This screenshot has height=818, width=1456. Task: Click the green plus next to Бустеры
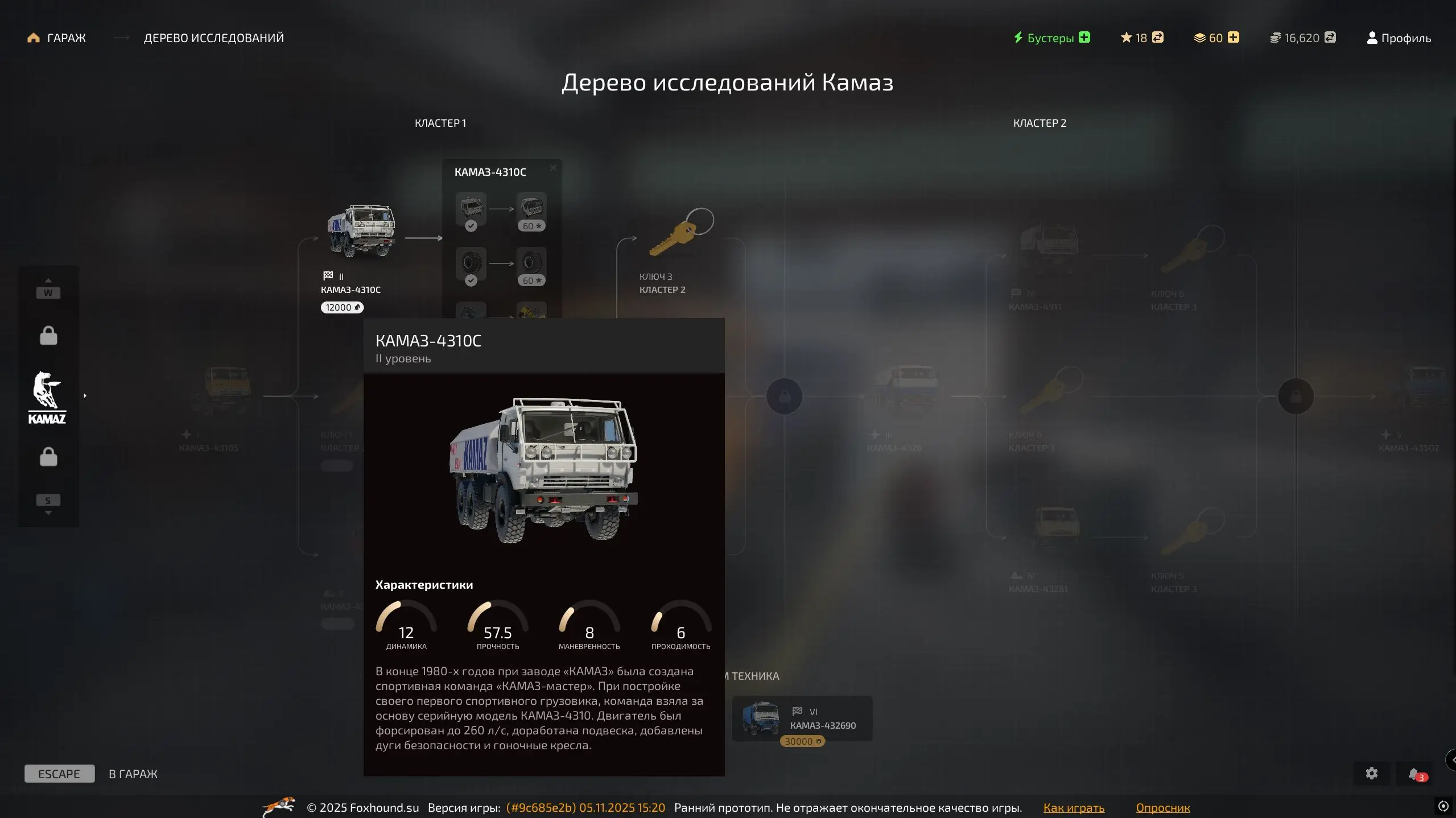(x=1084, y=37)
